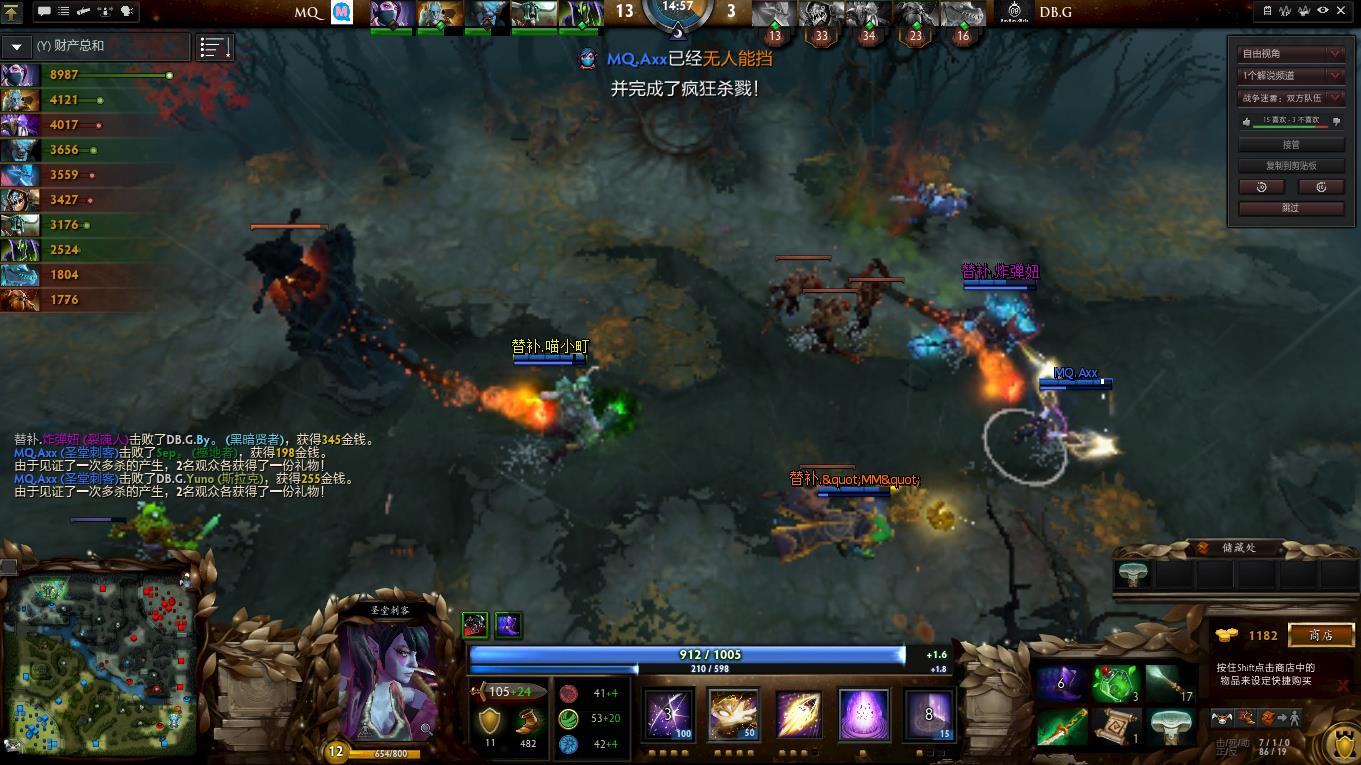1361x765 pixels.
Task: Activate the purple trap ultimate ability icon
Action: click(x=863, y=715)
